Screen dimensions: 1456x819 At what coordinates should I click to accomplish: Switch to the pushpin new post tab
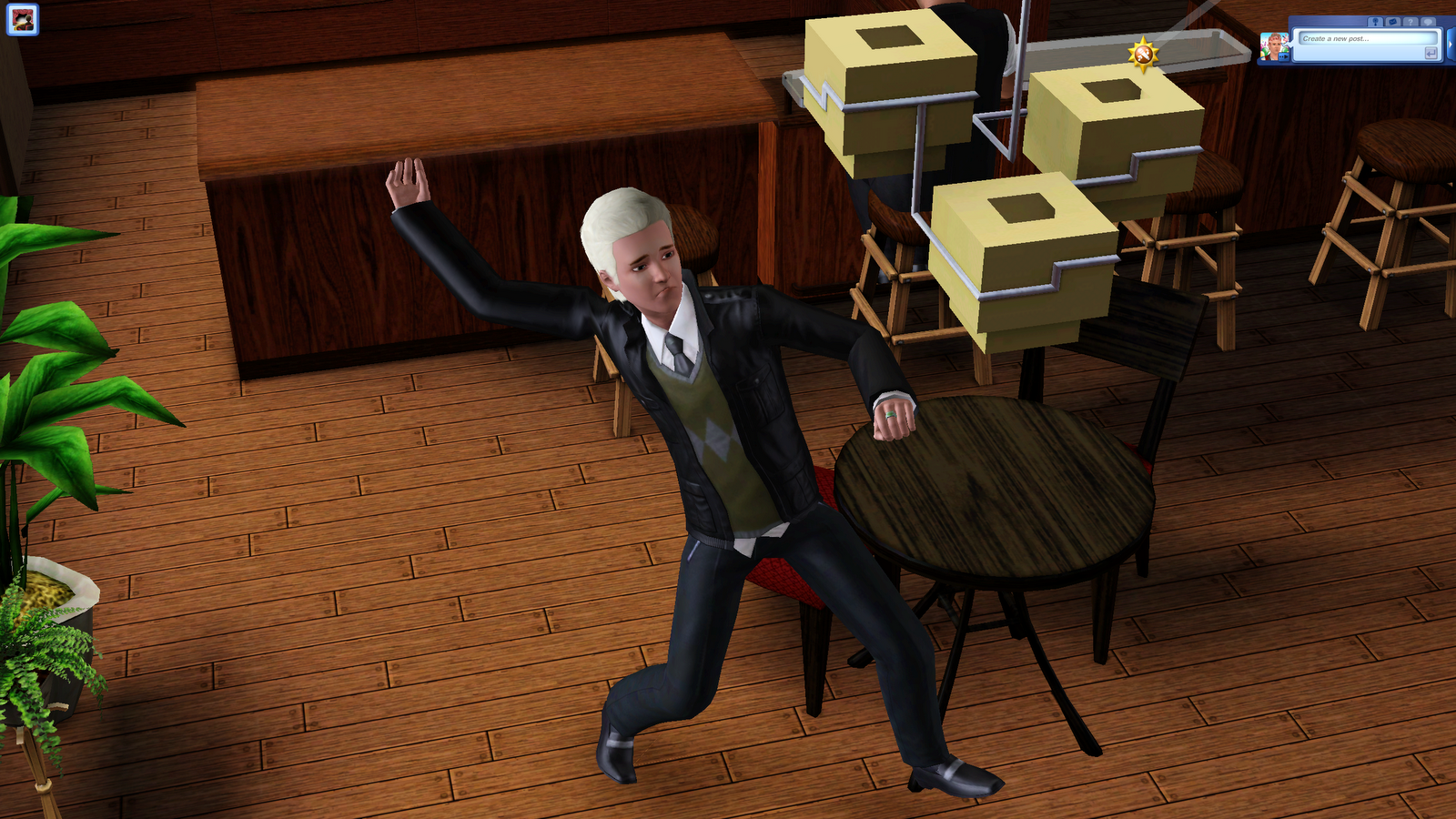coord(1376,22)
